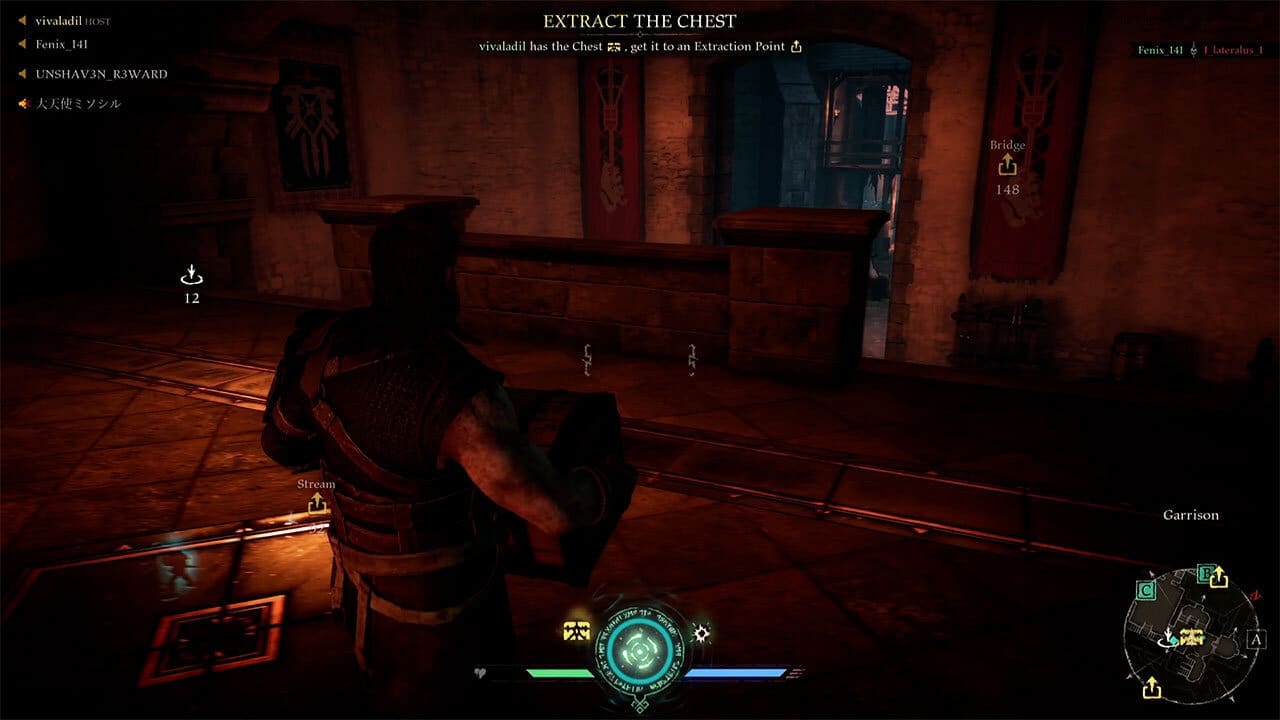Click the Garrison location label
This screenshot has height=720, width=1280.
coord(1191,515)
